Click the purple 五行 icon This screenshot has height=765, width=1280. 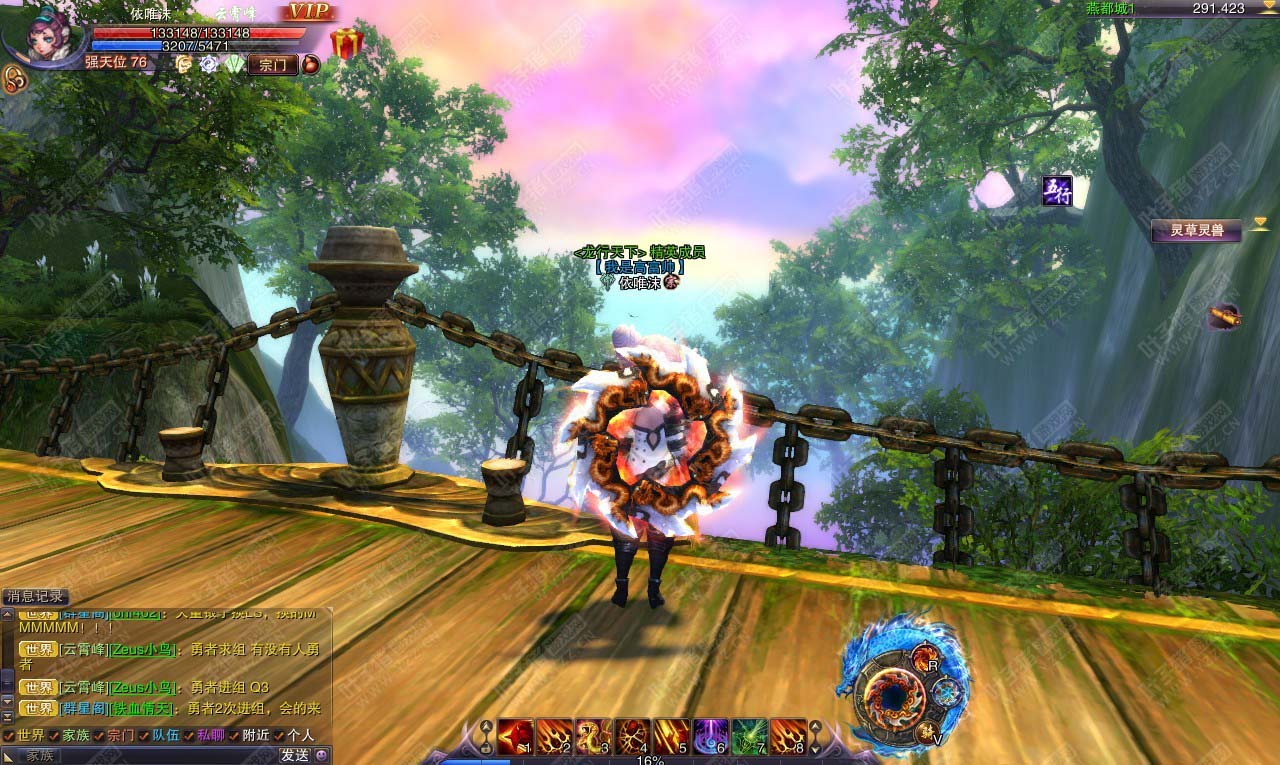pos(1056,191)
